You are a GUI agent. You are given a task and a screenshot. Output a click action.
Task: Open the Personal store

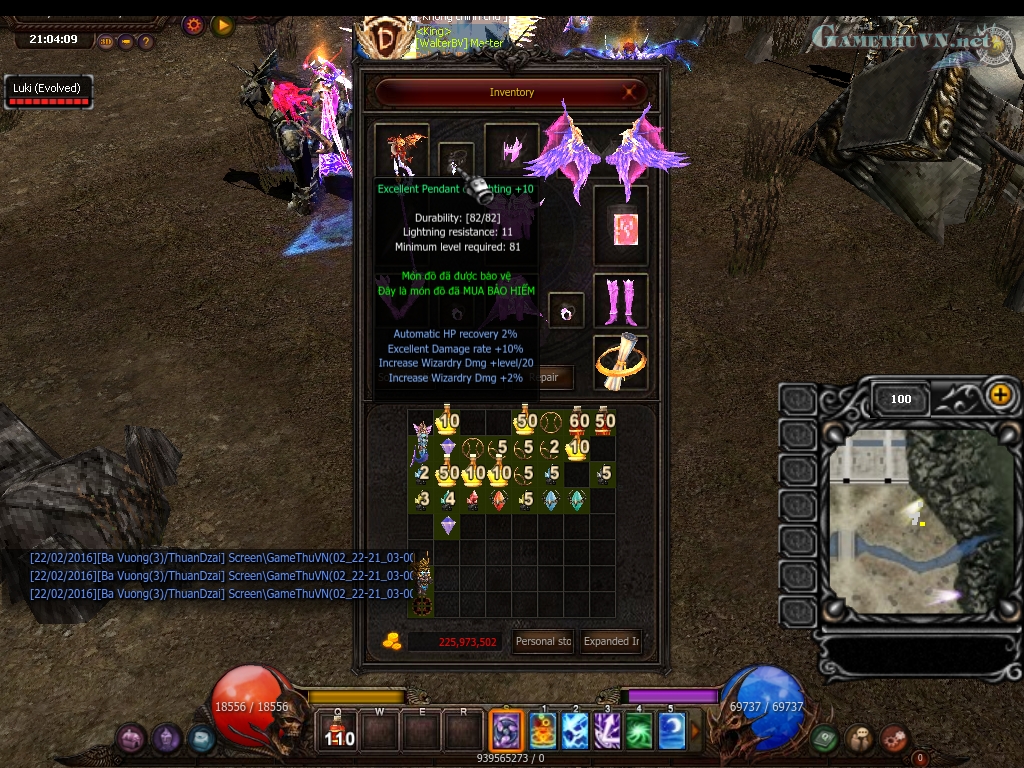point(543,642)
